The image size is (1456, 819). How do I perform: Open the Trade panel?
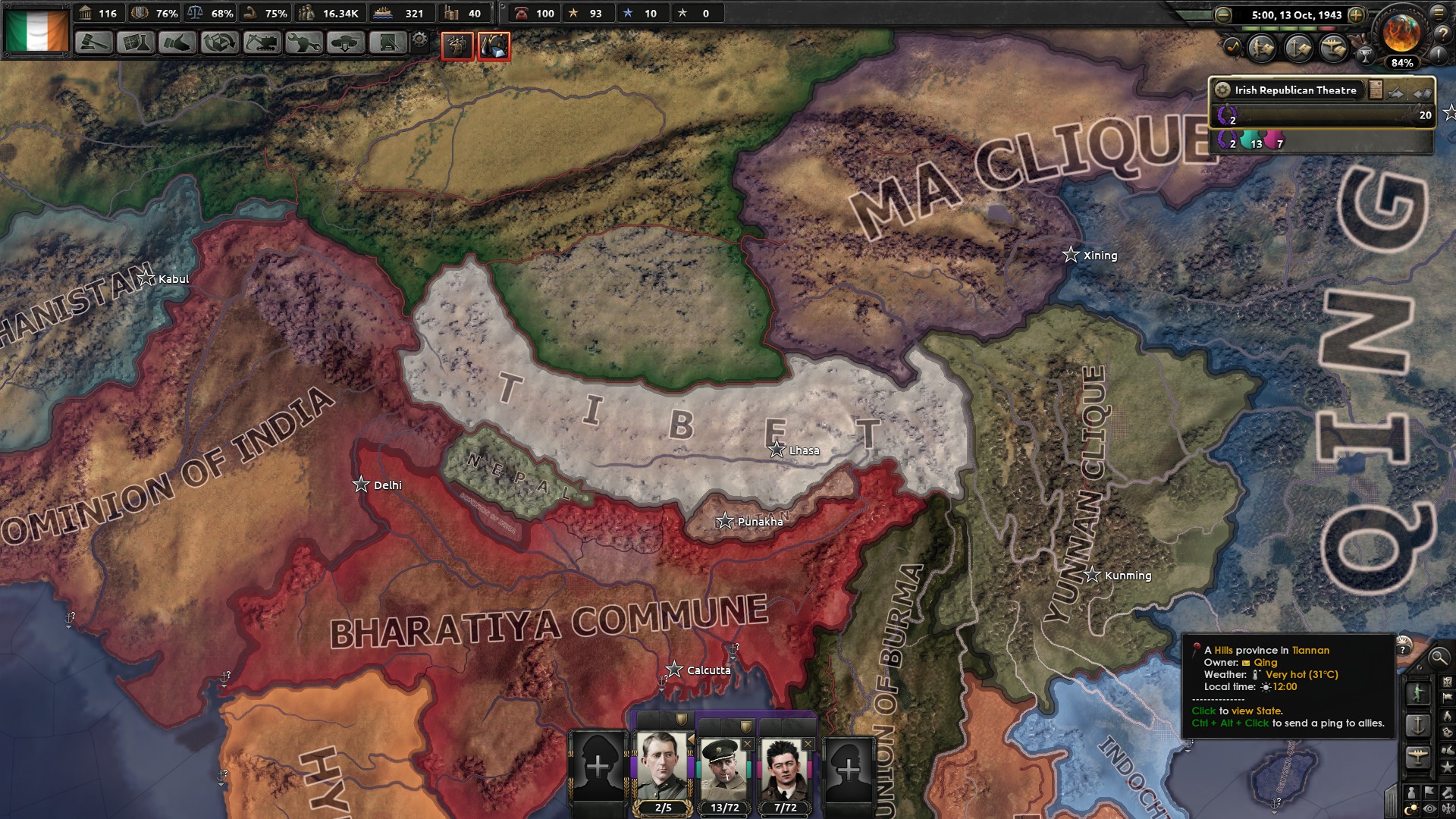click(x=178, y=43)
